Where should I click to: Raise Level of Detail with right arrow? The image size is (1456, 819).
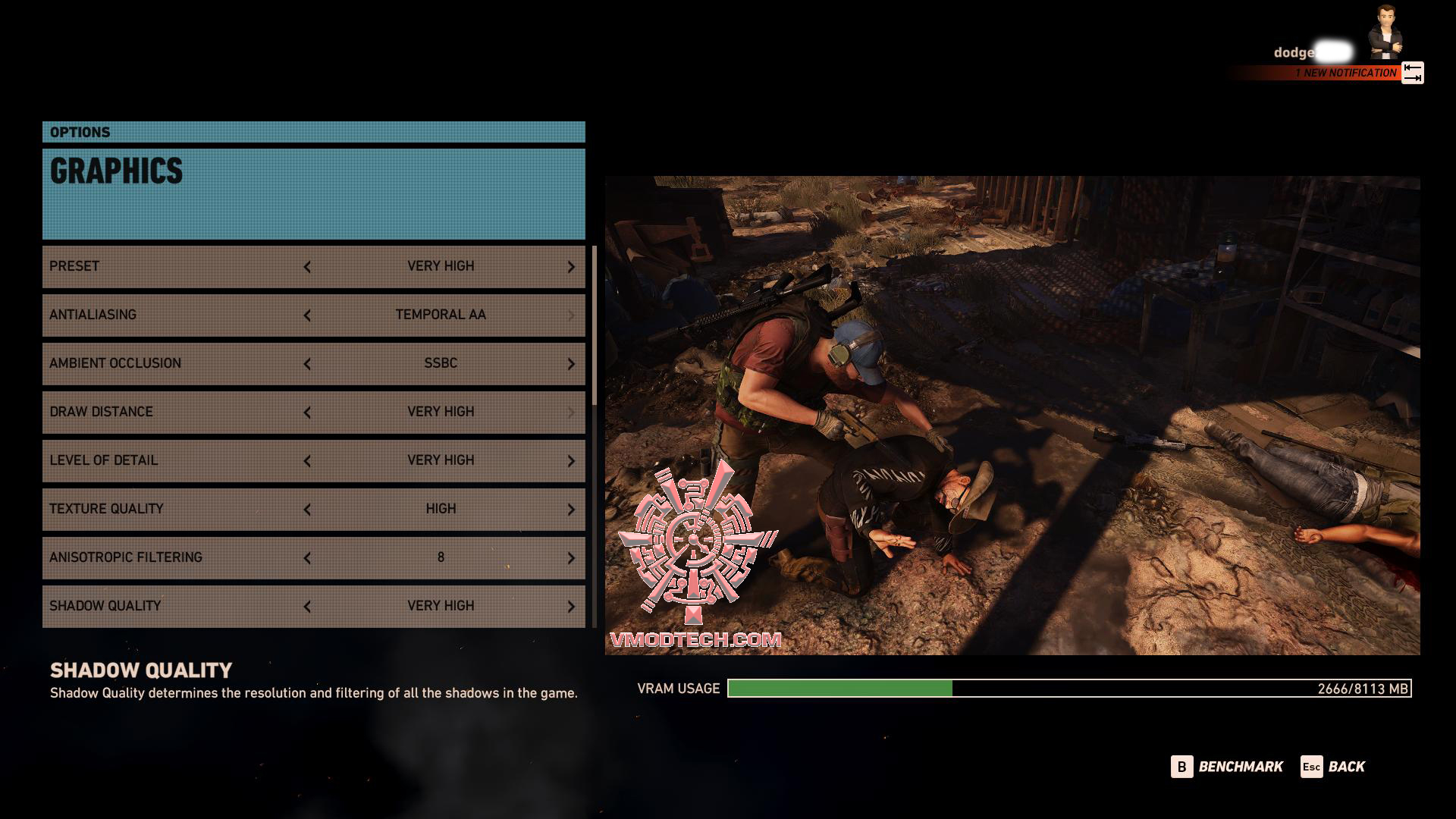571,461
